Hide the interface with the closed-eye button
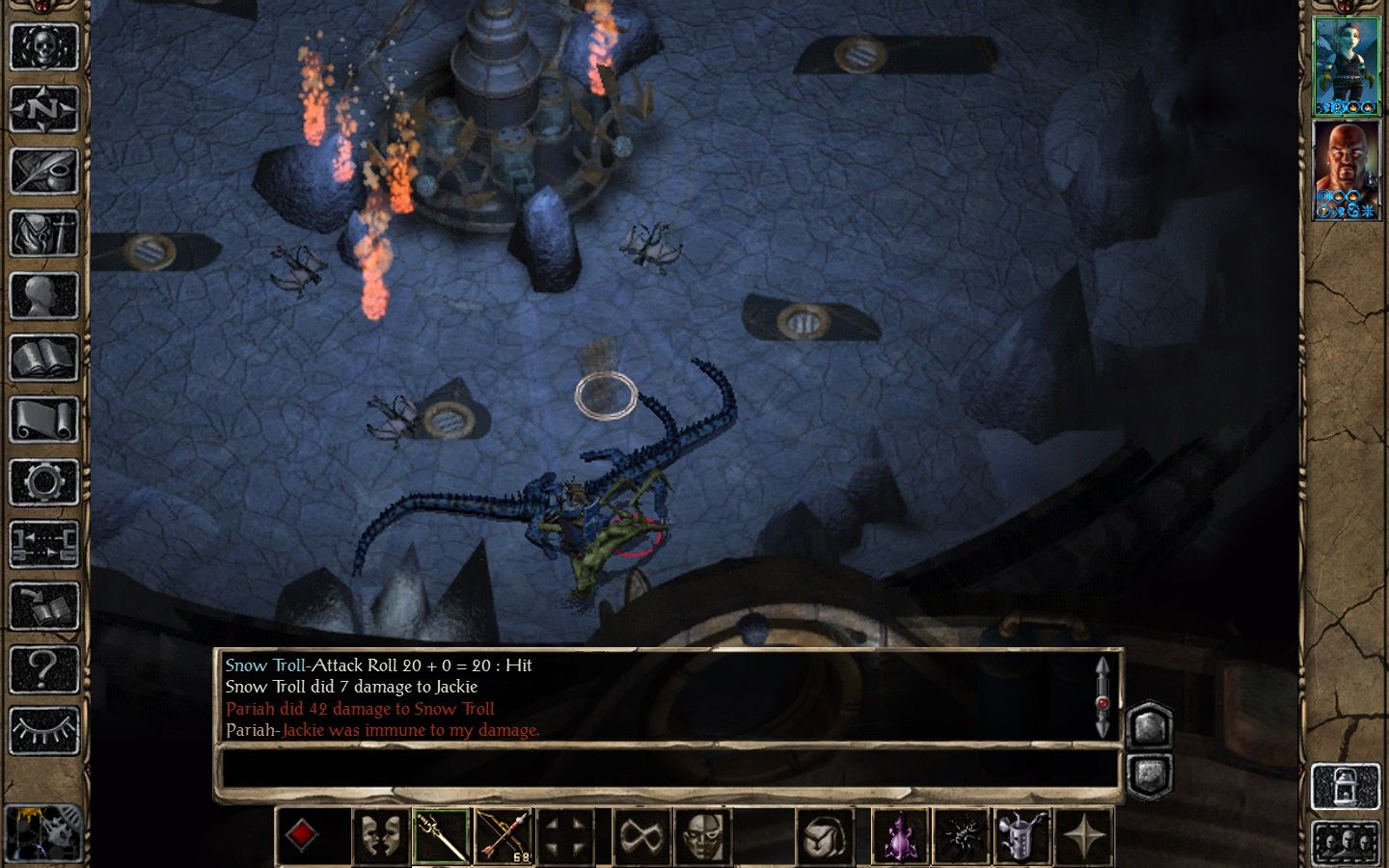Screen dimensions: 1389x868 (x=43, y=730)
